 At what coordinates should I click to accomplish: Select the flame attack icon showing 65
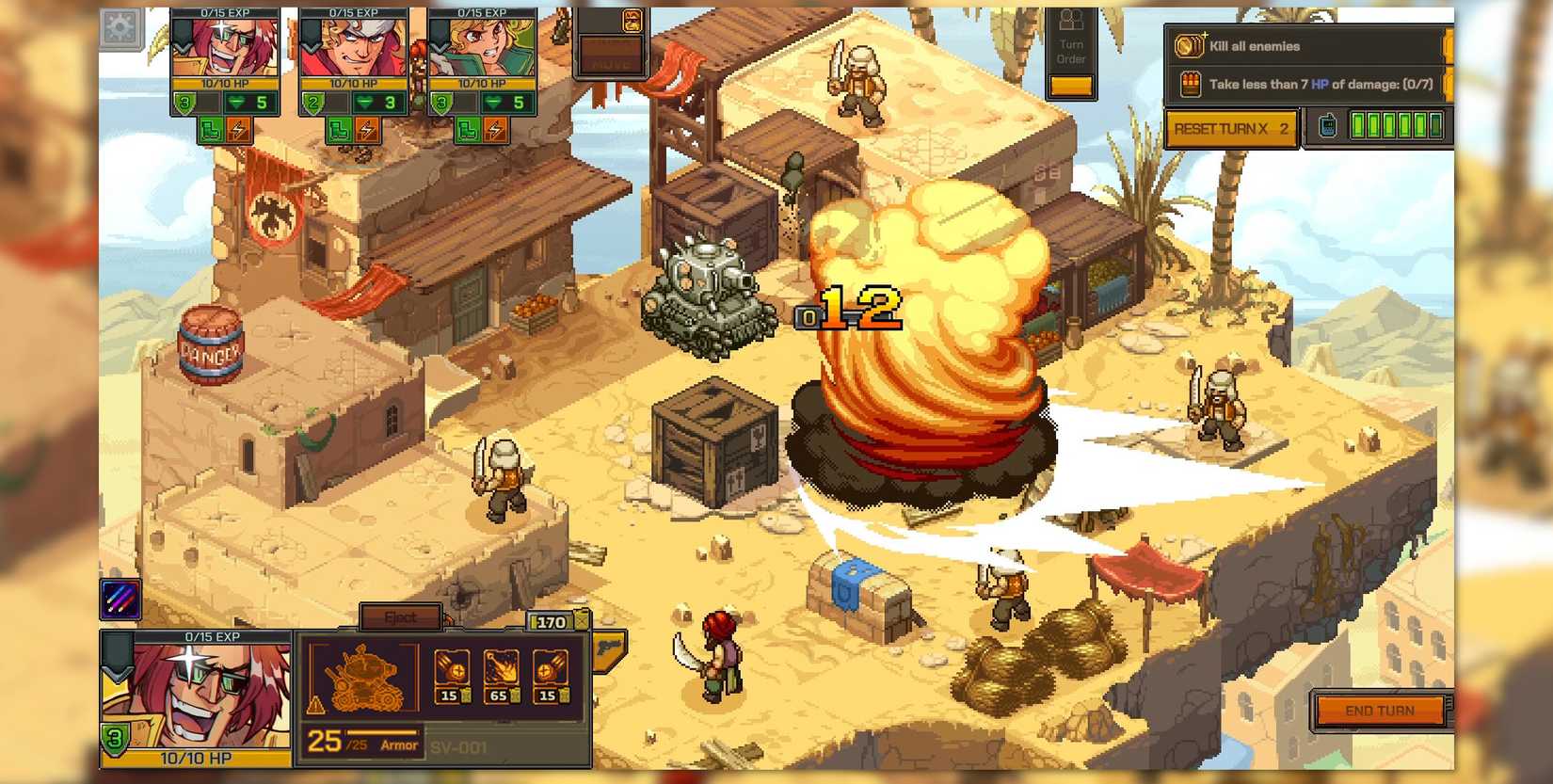pos(501,667)
